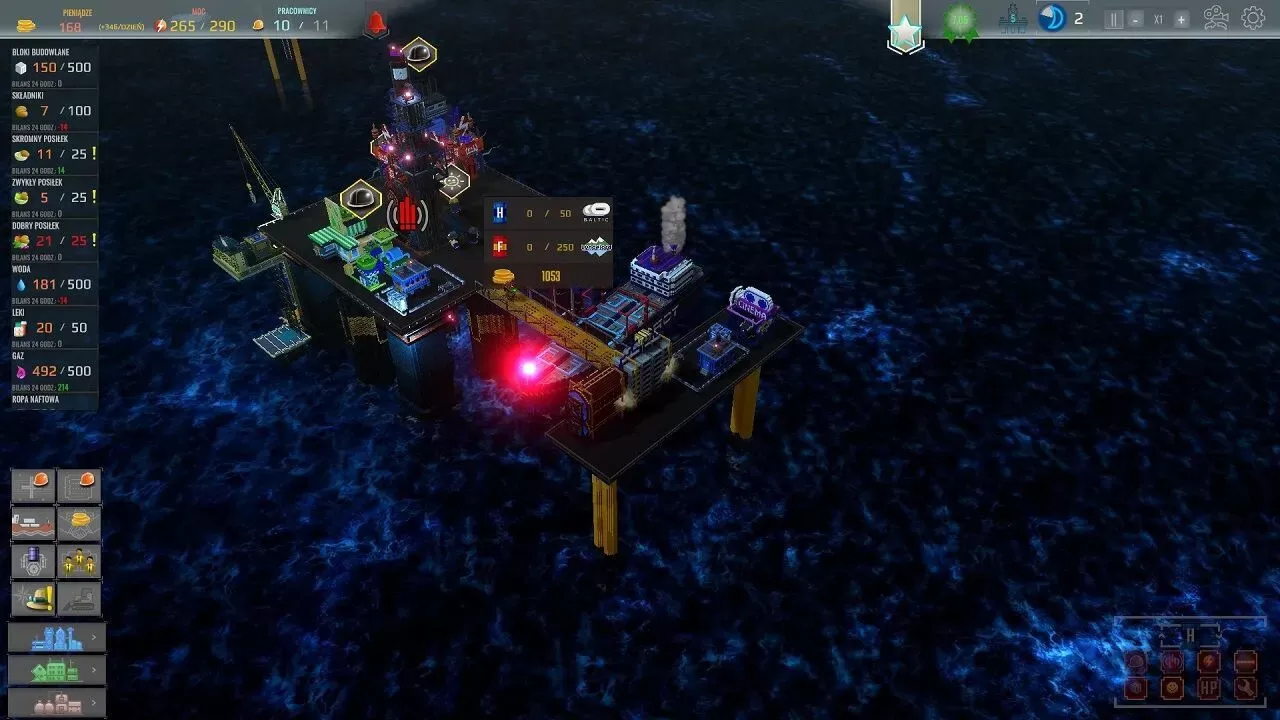The image size is (1280, 720).
Task: Open the coins and handshake trade menu
Action: pyautogui.click(x=79, y=523)
